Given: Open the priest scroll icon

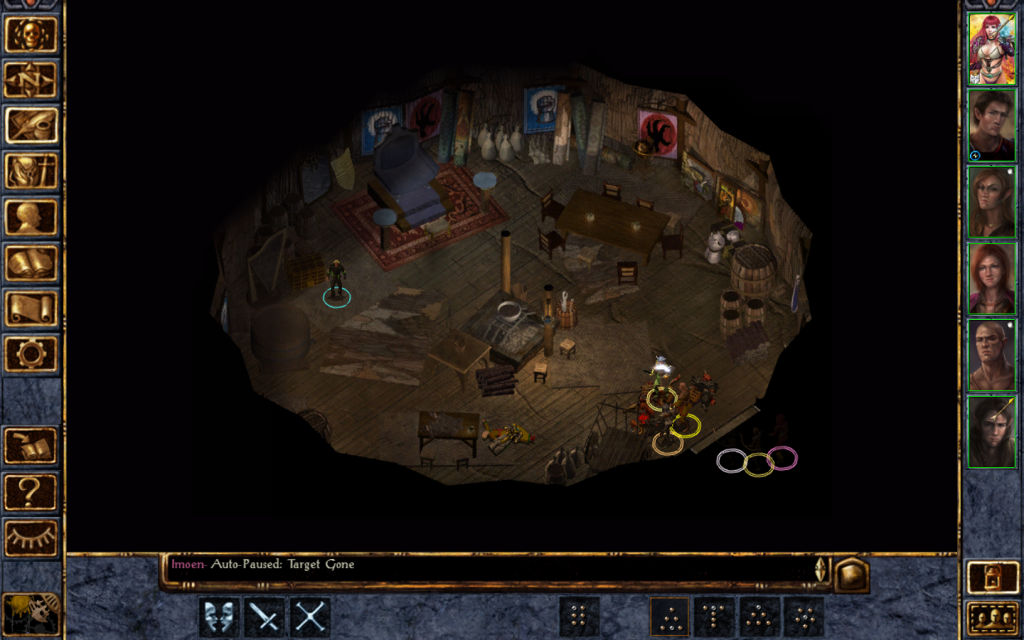Looking at the screenshot, I should point(31,308).
